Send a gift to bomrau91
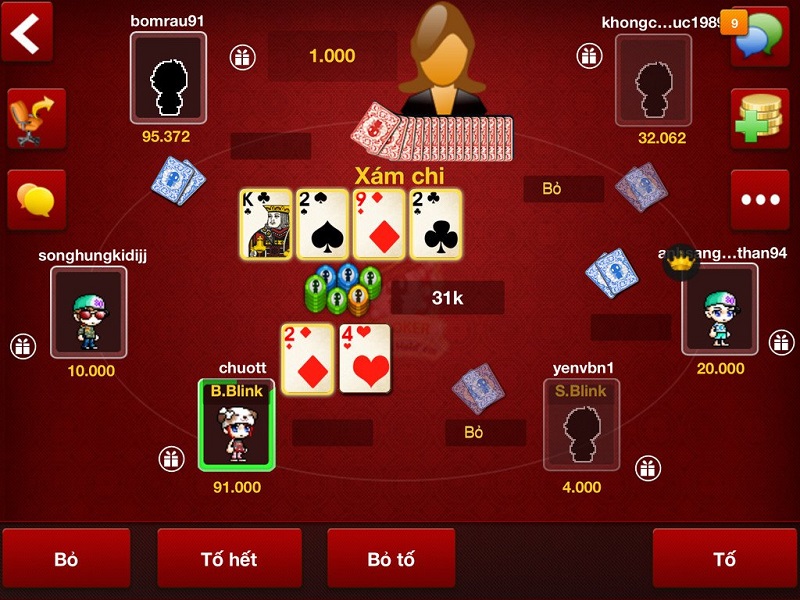The height and width of the screenshot is (600, 800). point(241,57)
